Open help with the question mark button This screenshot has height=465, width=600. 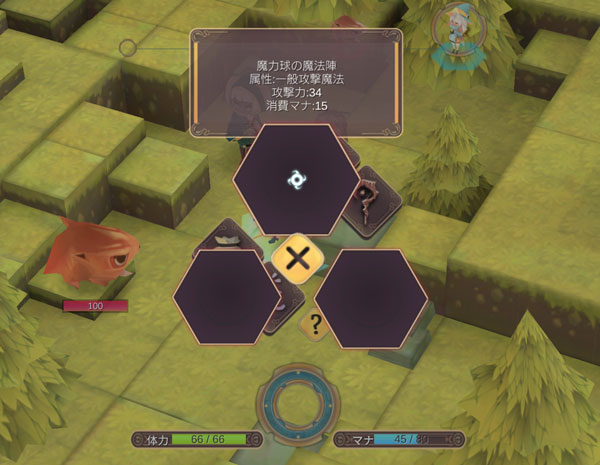pyautogui.click(x=316, y=323)
